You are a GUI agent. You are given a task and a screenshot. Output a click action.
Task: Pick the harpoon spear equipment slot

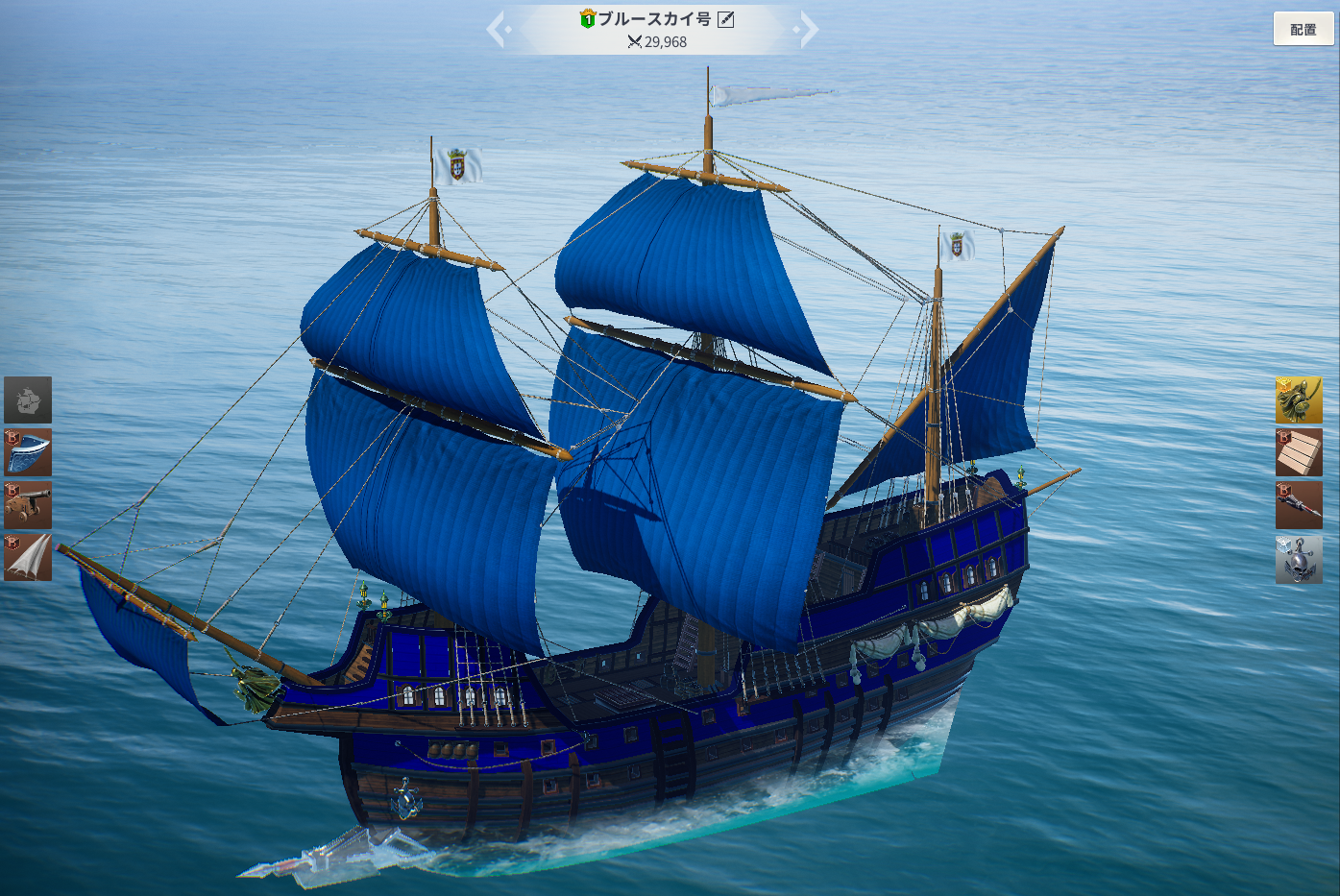[1299, 505]
